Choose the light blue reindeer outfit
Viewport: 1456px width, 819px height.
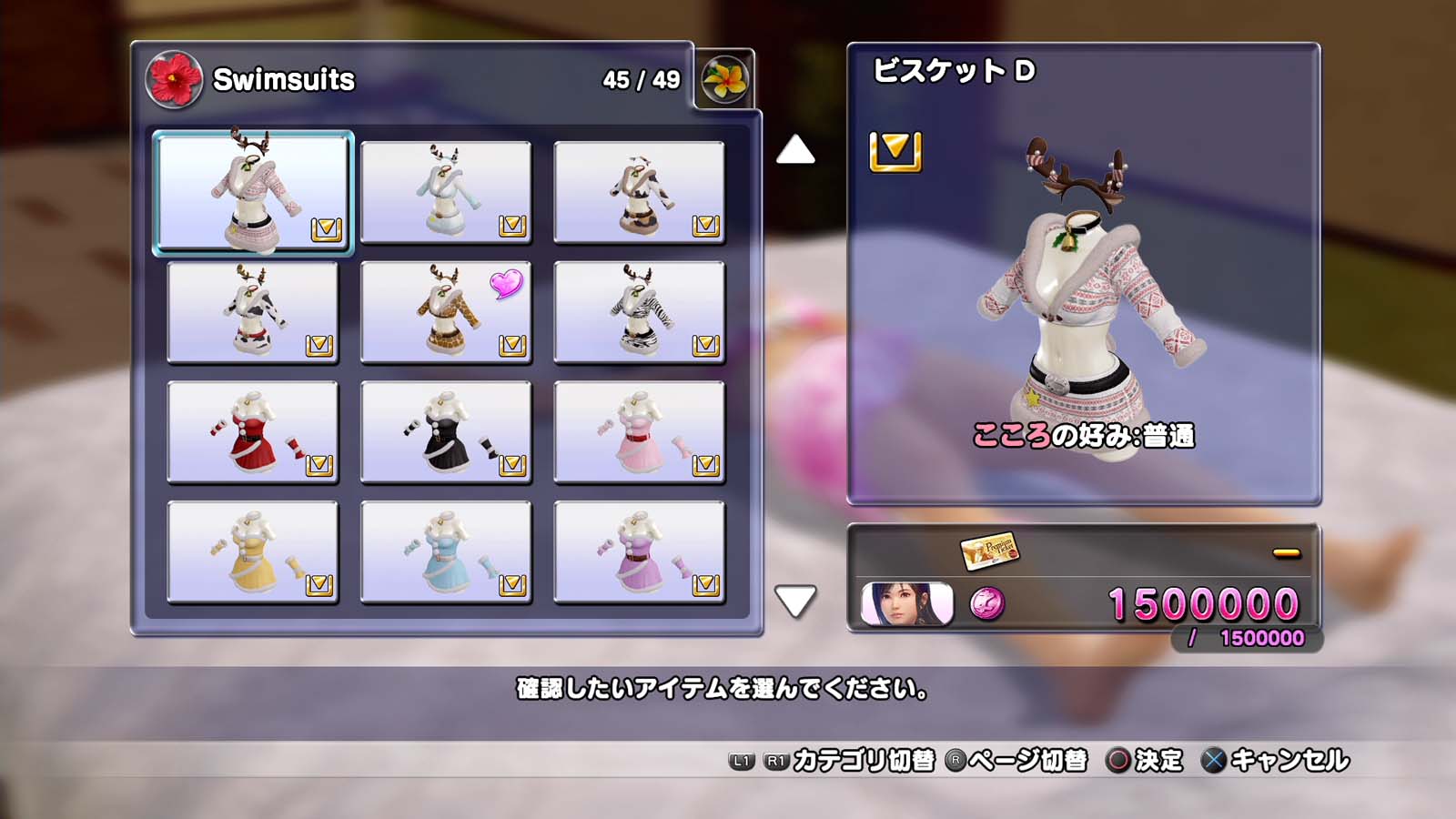(446, 192)
